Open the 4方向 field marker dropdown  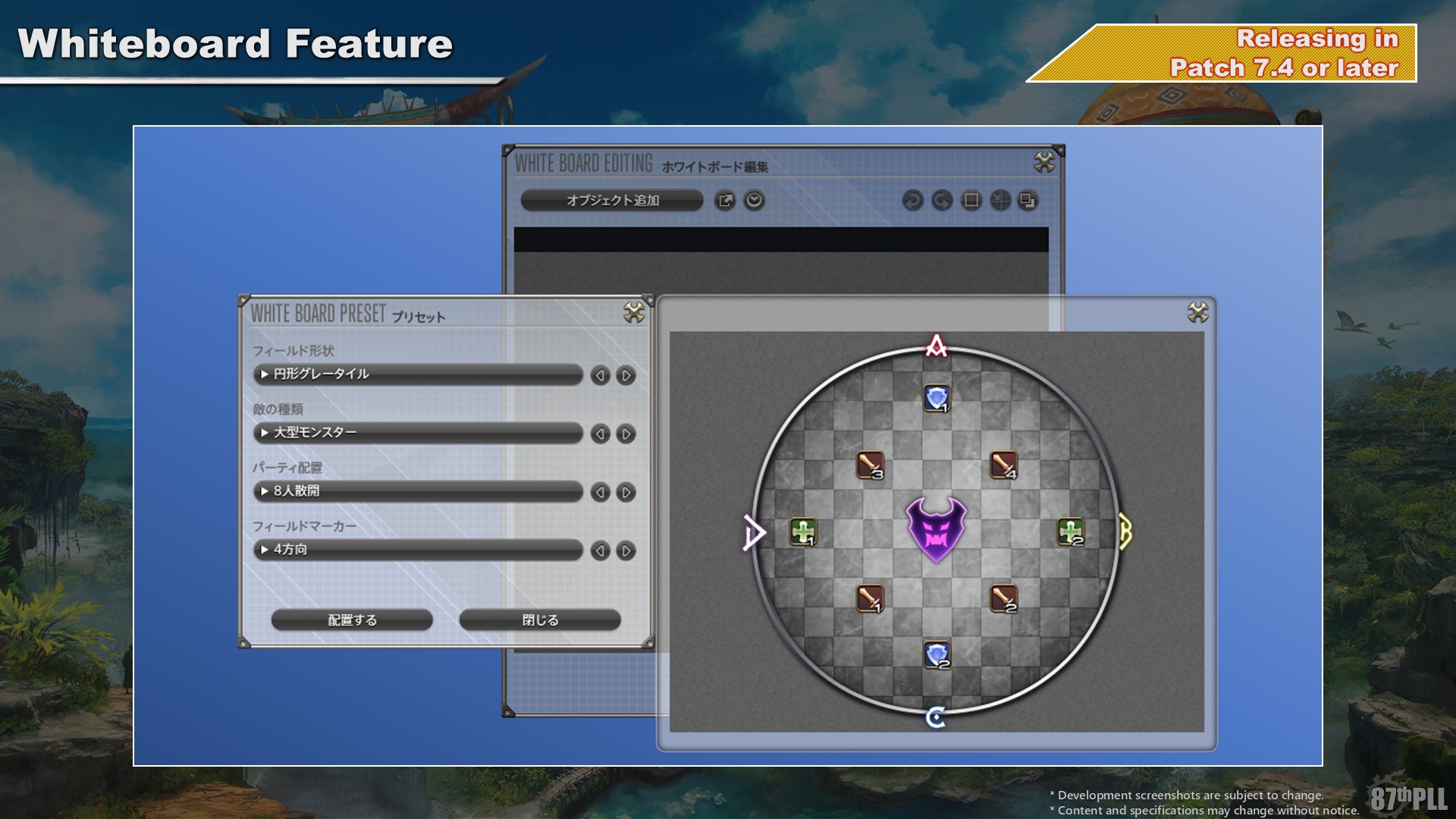pos(417,549)
